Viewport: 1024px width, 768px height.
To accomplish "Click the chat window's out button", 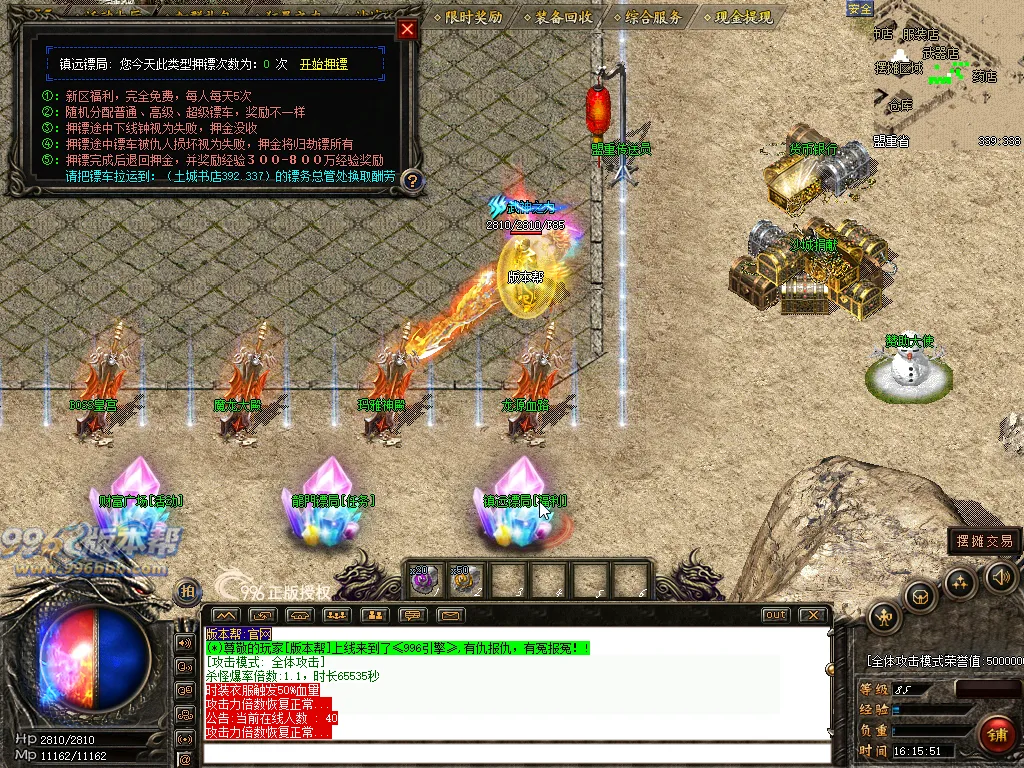I will [x=775, y=615].
